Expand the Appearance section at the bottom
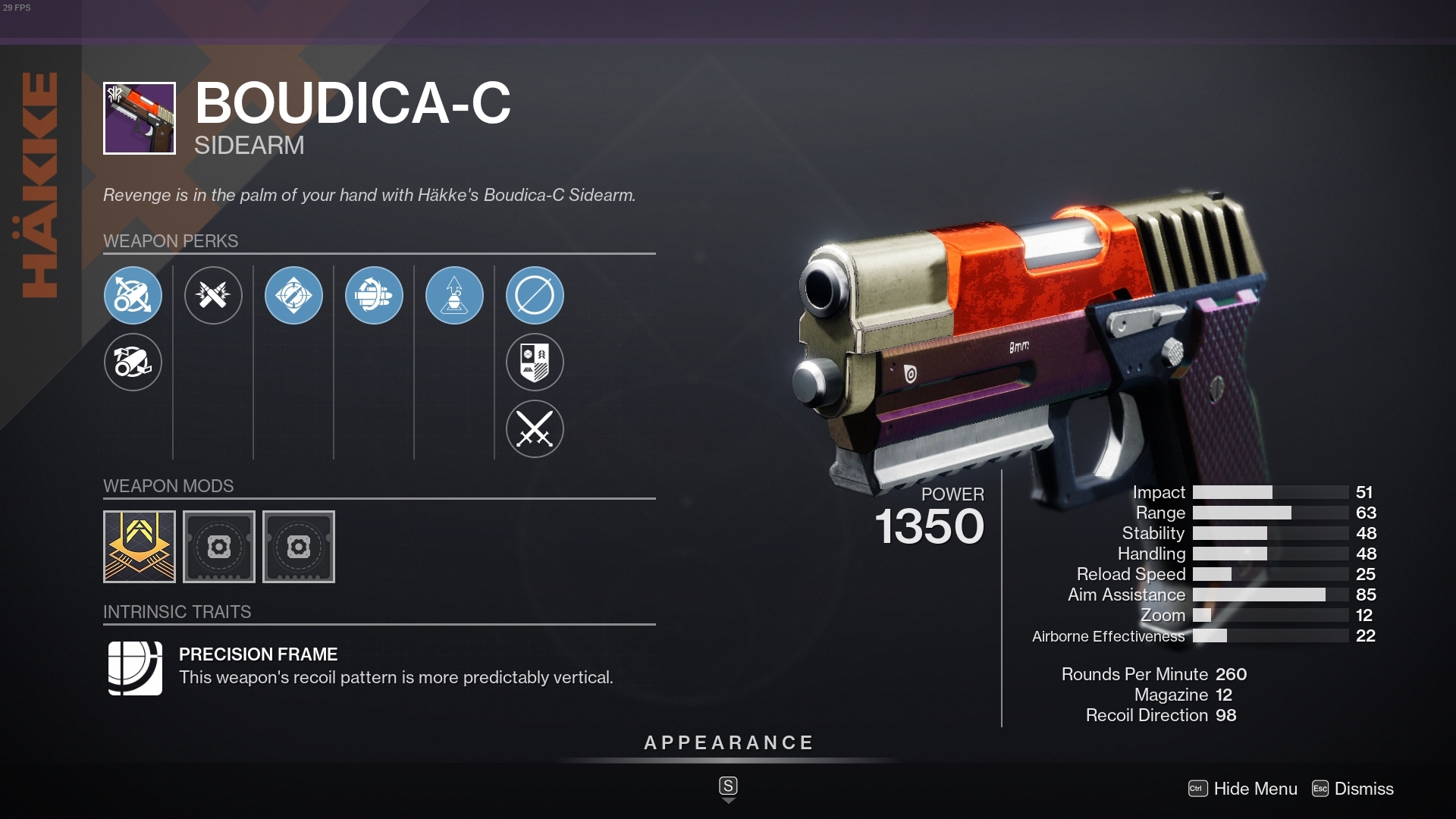Image resolution: width=1456 pixels, height=819 pixels. [728, 743]
